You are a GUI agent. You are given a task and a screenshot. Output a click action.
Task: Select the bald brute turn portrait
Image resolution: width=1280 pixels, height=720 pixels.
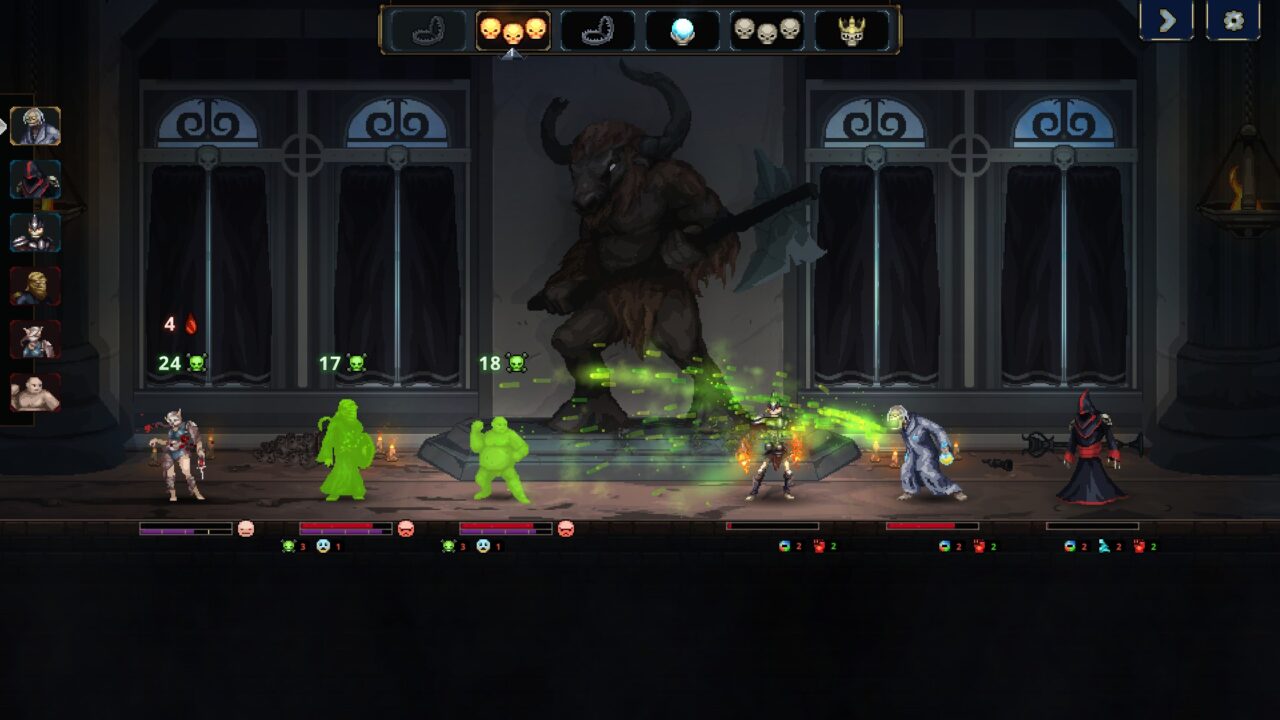(36, 393)
